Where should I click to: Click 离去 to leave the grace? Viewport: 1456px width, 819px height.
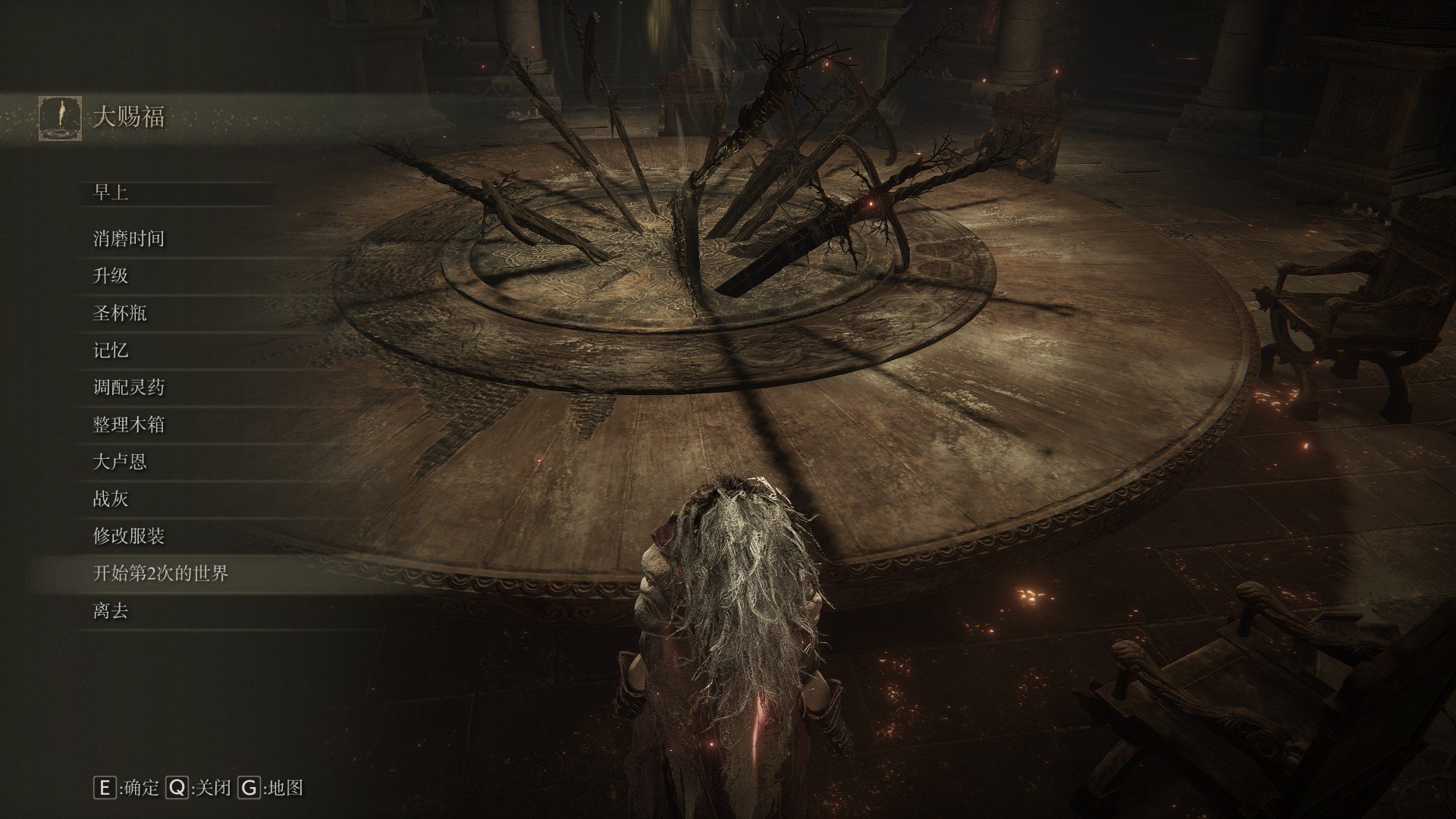(111, 610)
